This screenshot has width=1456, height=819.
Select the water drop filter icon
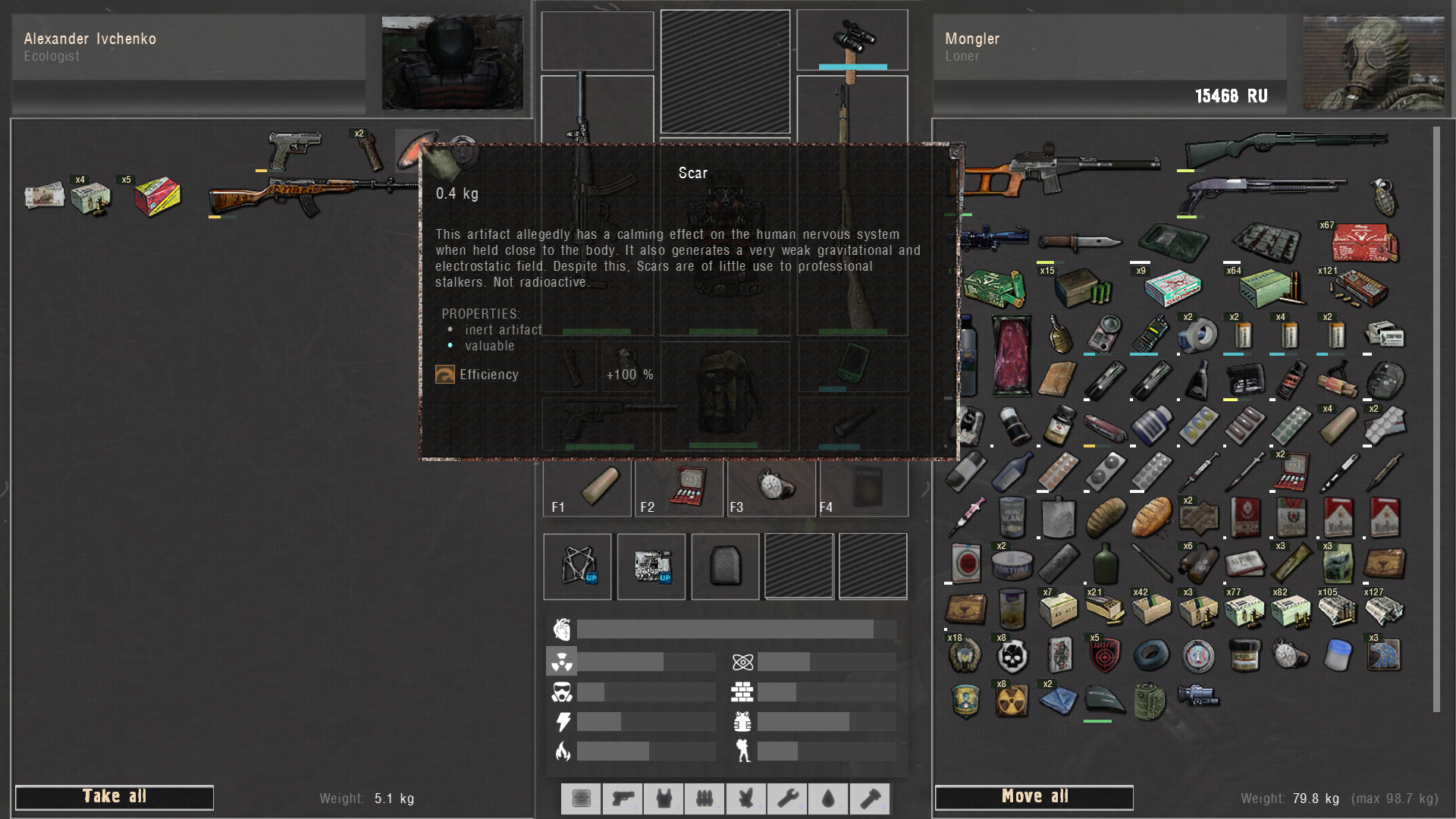[828, 799]
